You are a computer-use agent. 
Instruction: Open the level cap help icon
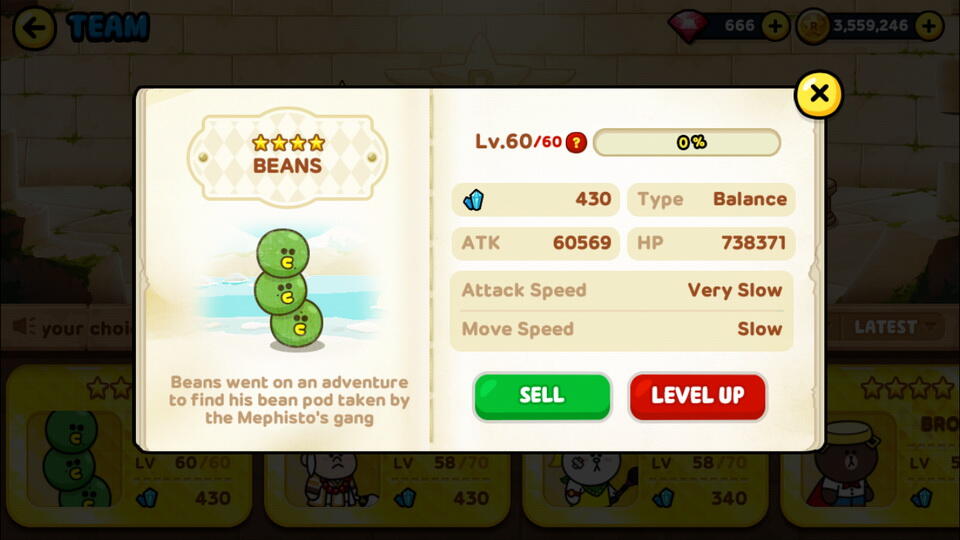pos(576,142)
